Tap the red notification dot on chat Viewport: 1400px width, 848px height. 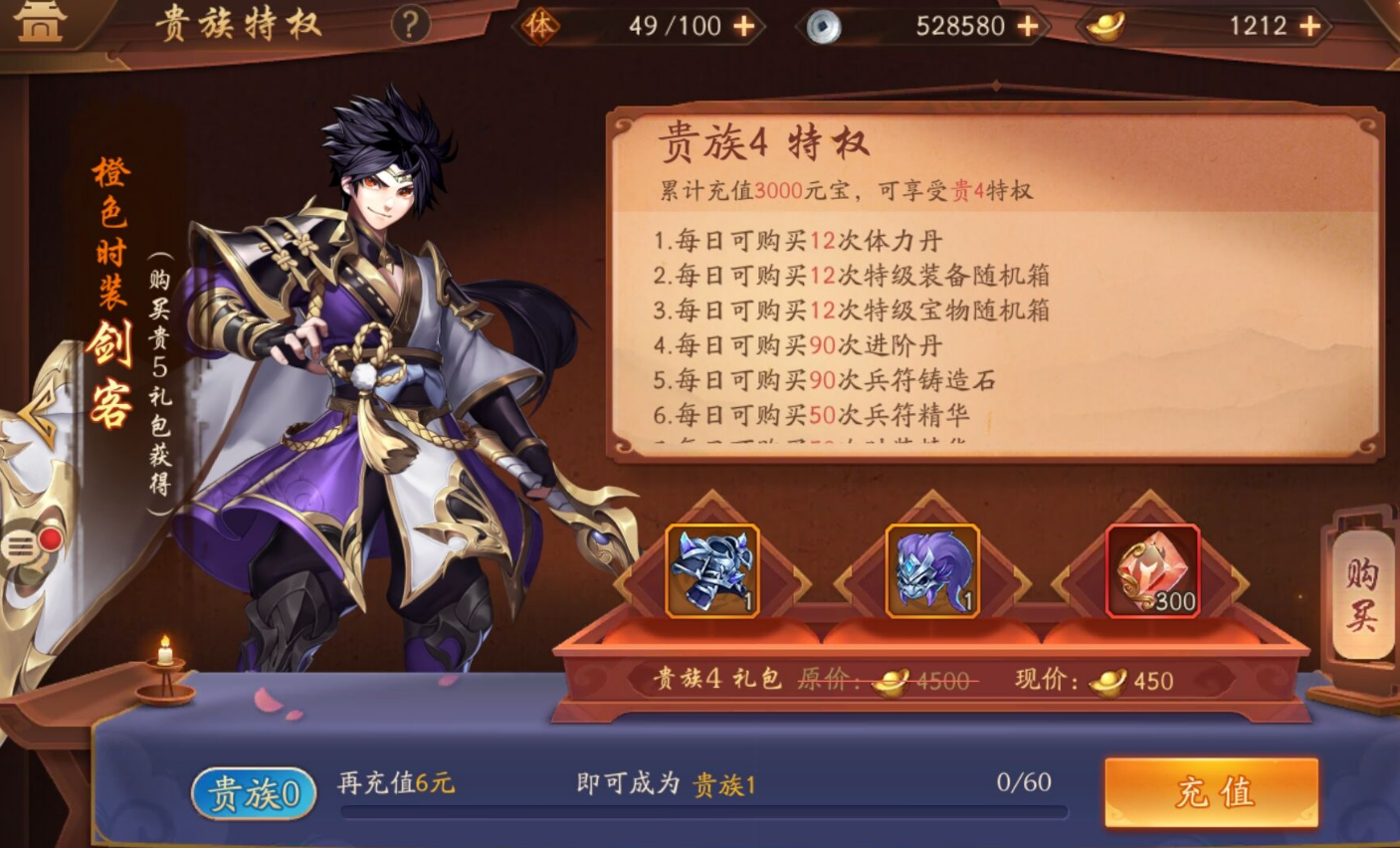tap(50, 539)
